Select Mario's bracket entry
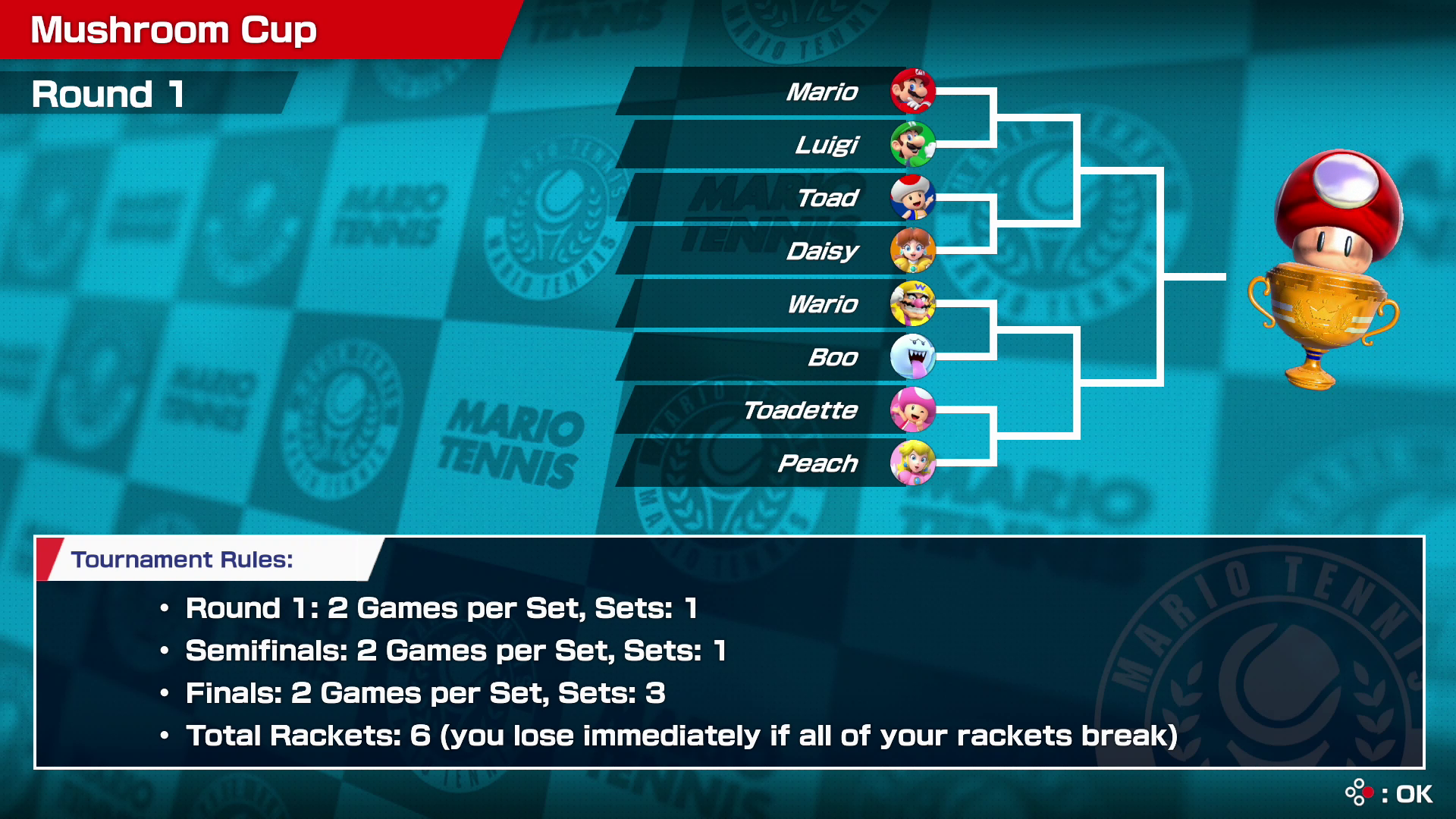 pyautogui.click(x=773, y=92)
